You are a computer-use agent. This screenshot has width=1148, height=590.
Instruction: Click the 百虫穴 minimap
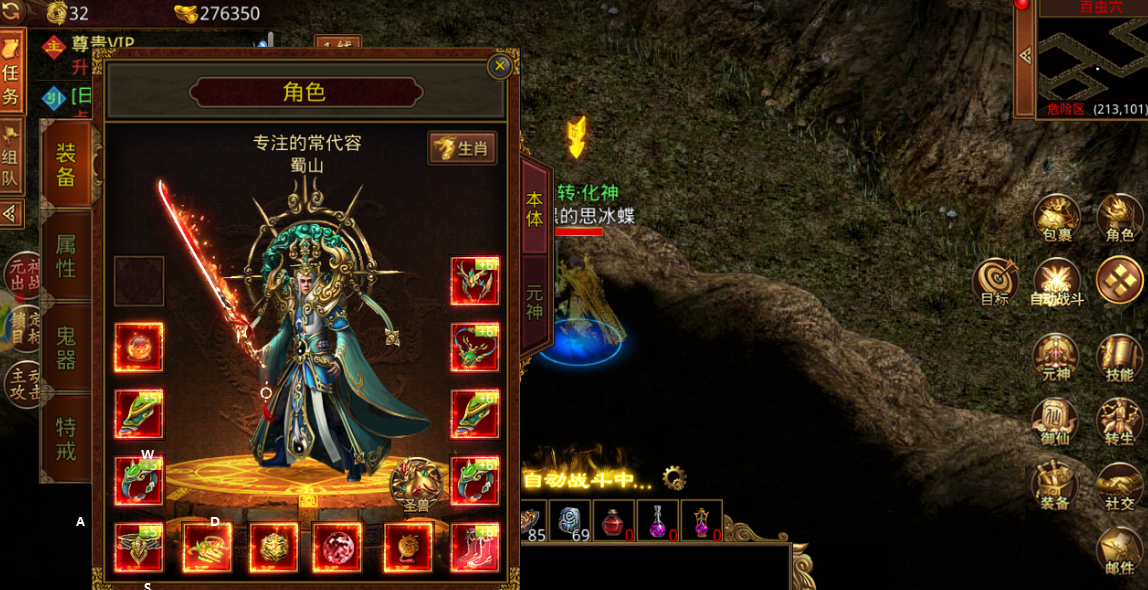1091,60
